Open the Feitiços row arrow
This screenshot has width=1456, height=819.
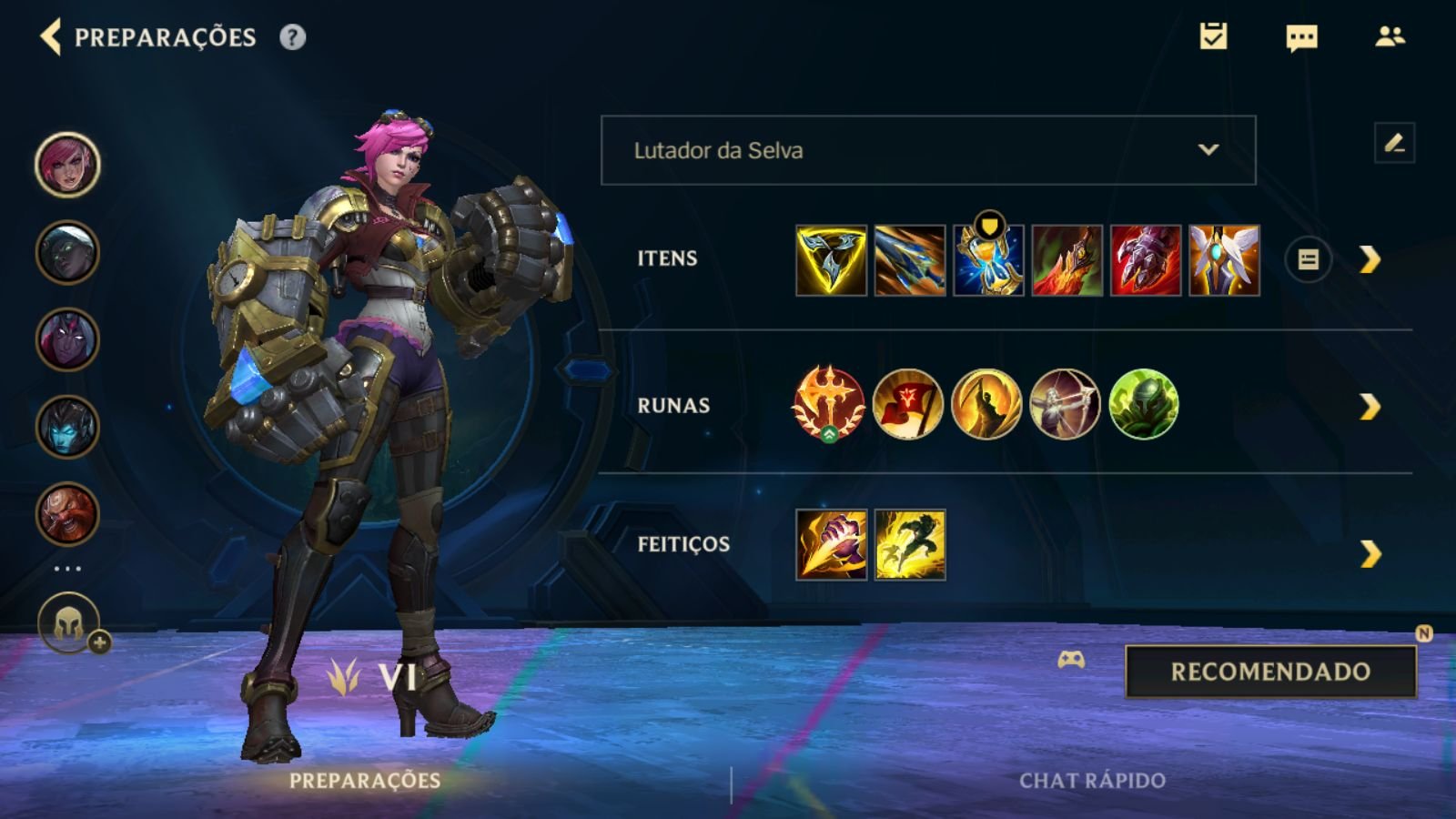1370,553
